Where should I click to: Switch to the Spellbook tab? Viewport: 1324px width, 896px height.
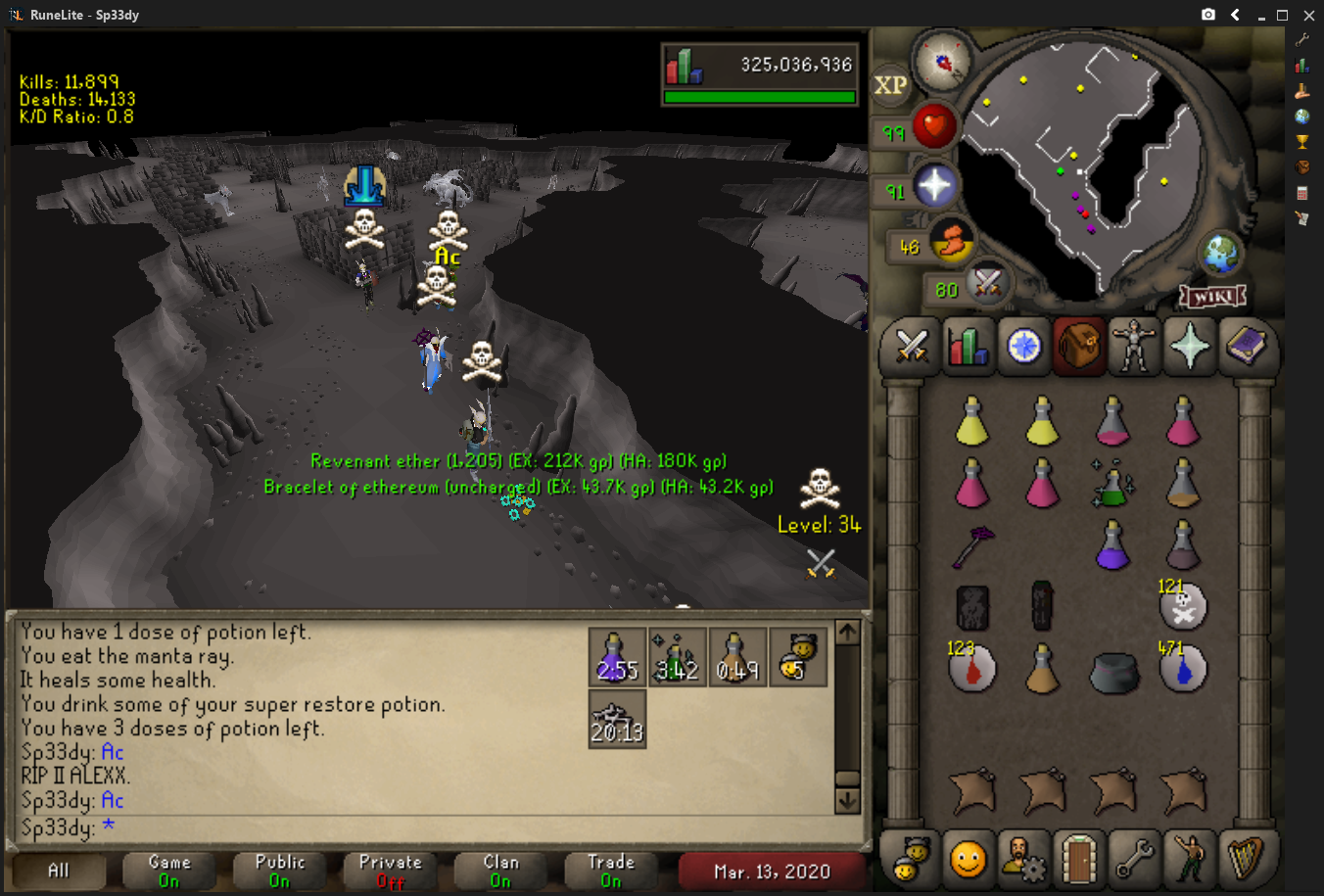[1246, 347]
